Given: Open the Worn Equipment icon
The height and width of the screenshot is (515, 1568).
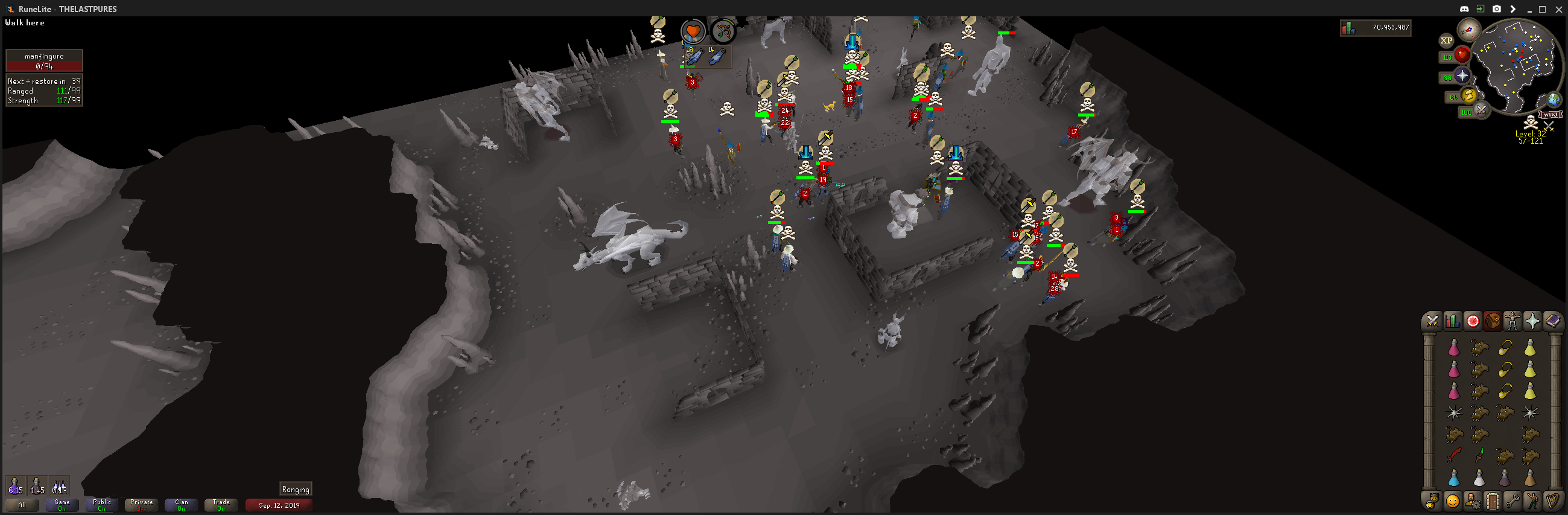Looking at the screenshot, I should pyautogui.click(x=1512, y=322).
